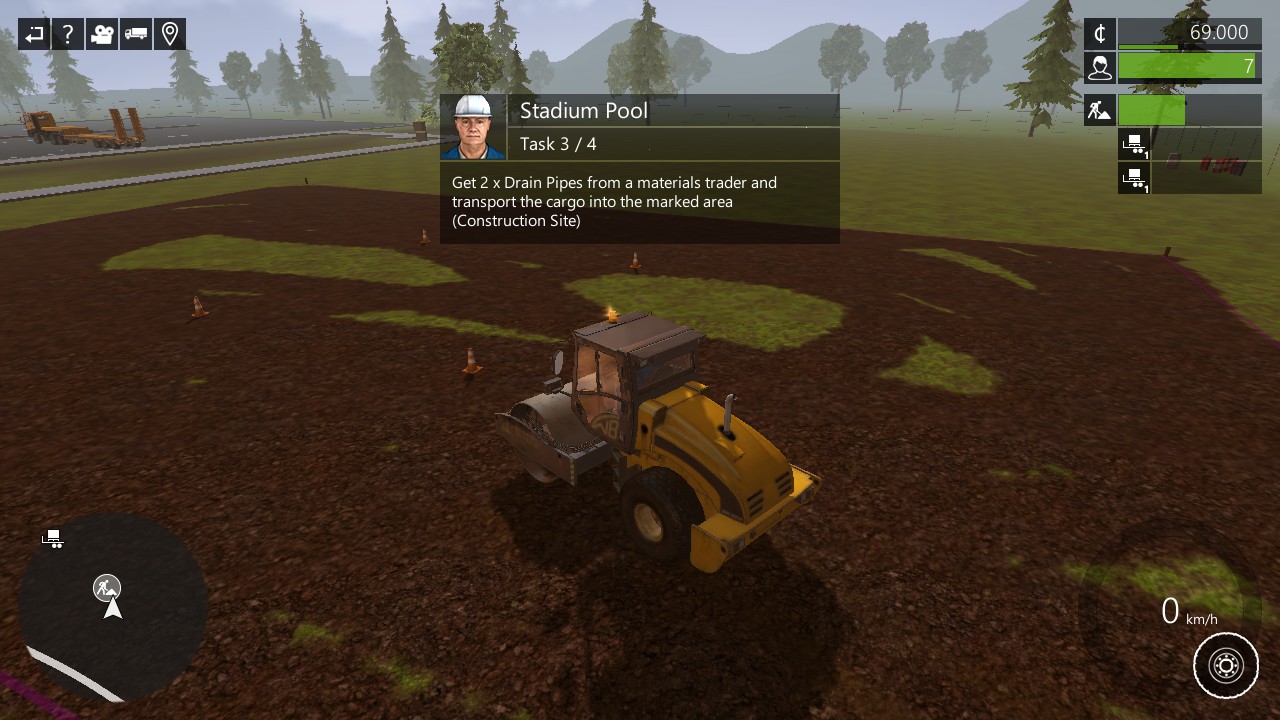Switch view with the movie camera icon

[x=102, y=34]
